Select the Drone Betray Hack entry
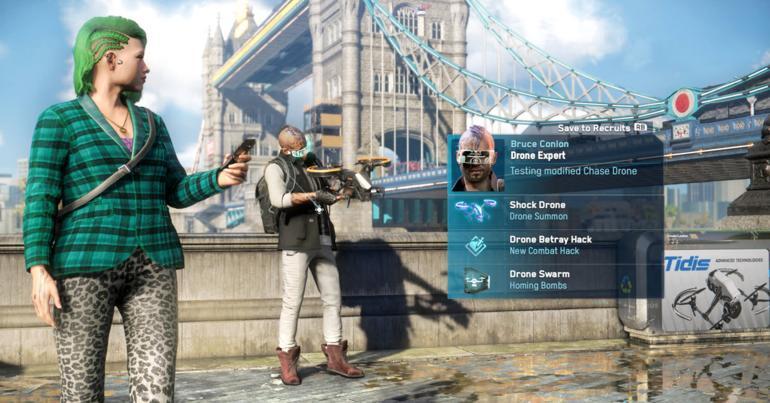Screen dimensions: 770x403 tap(553, 245)
